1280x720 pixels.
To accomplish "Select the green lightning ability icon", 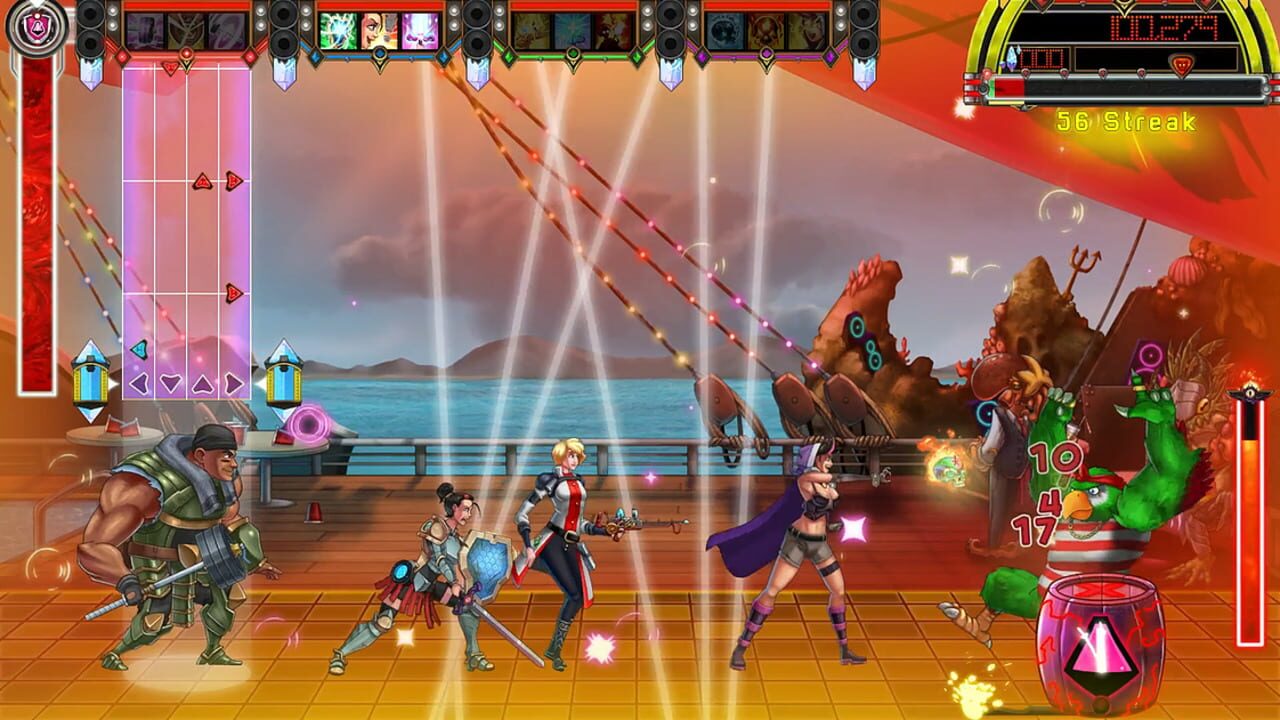I will (337, 25).
